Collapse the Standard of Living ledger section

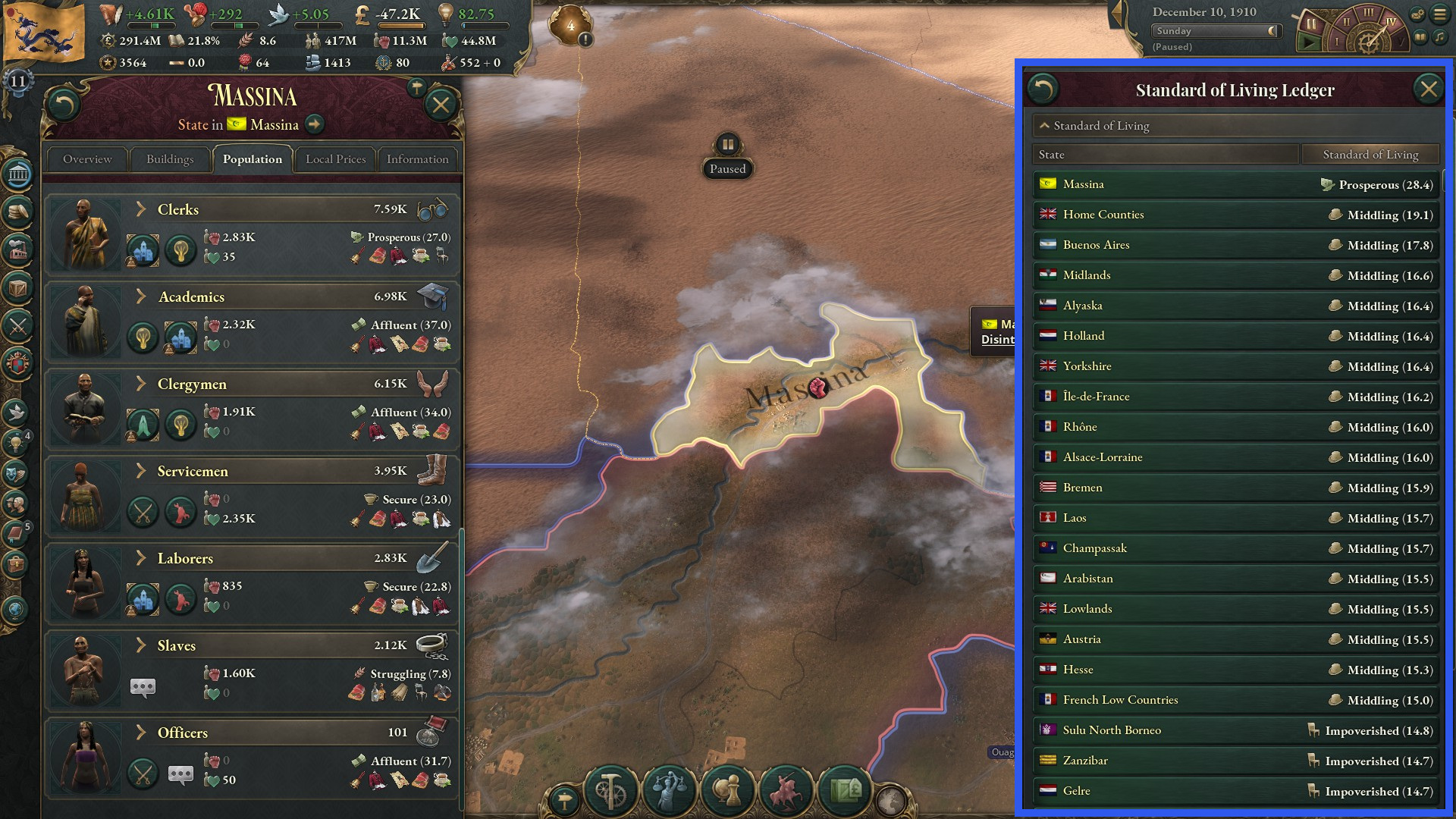[x=1046, y=126]
